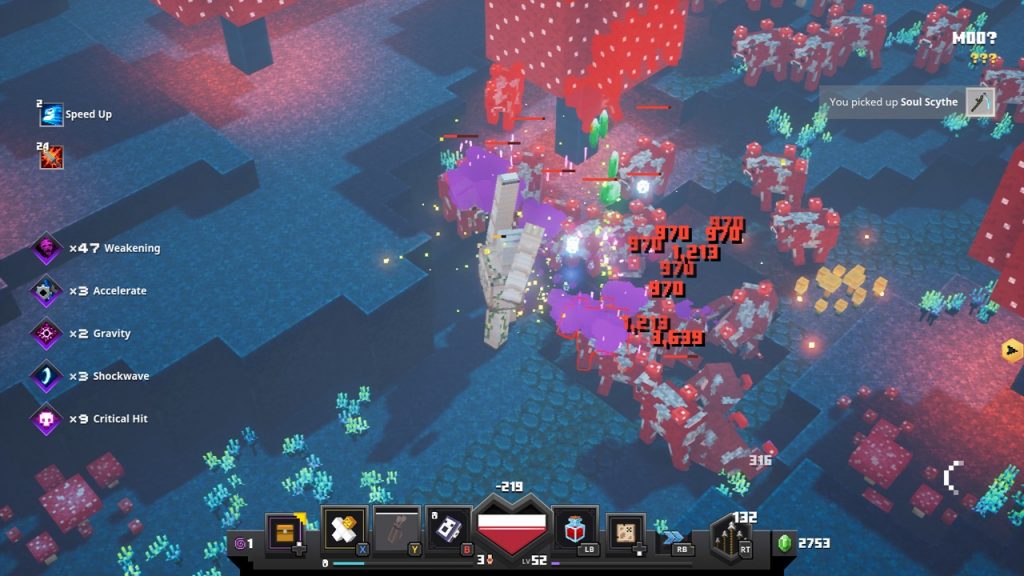Activate the blue dodge roll arrows
The image size is (1024, 576).
677,537
